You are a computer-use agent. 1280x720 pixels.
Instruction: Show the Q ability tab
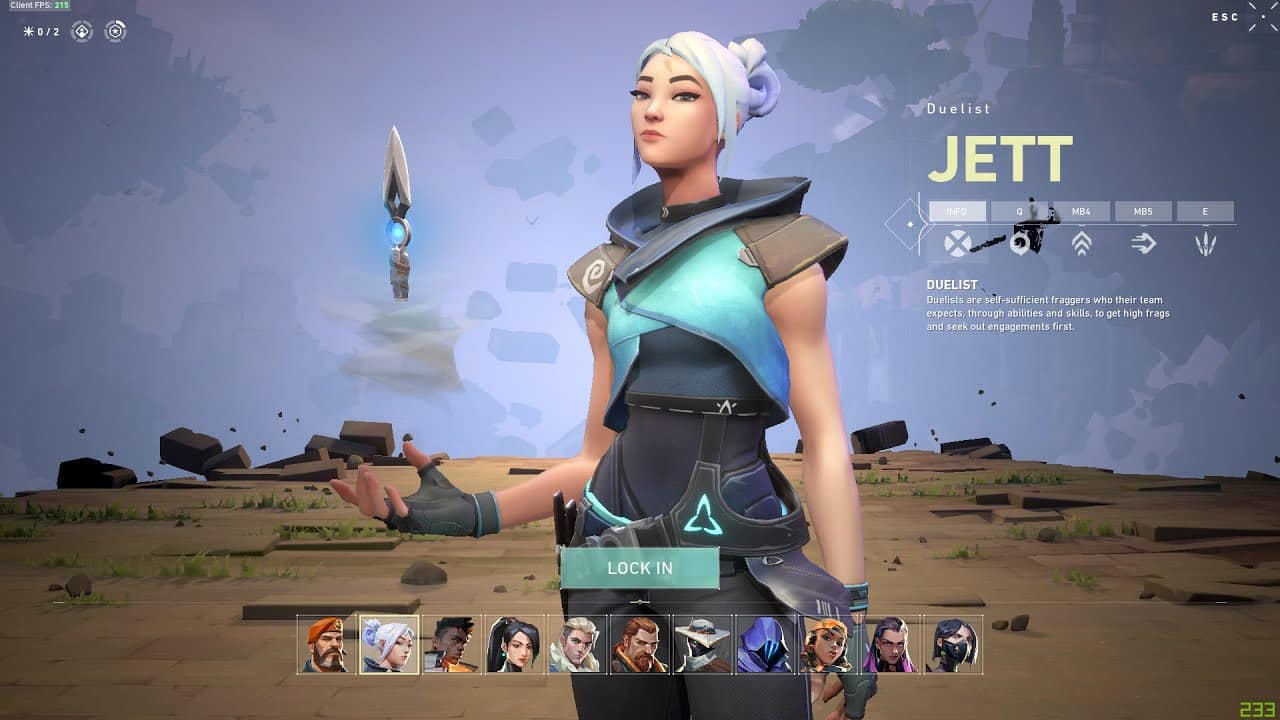pyautogui.click(x=1019, y=212)
